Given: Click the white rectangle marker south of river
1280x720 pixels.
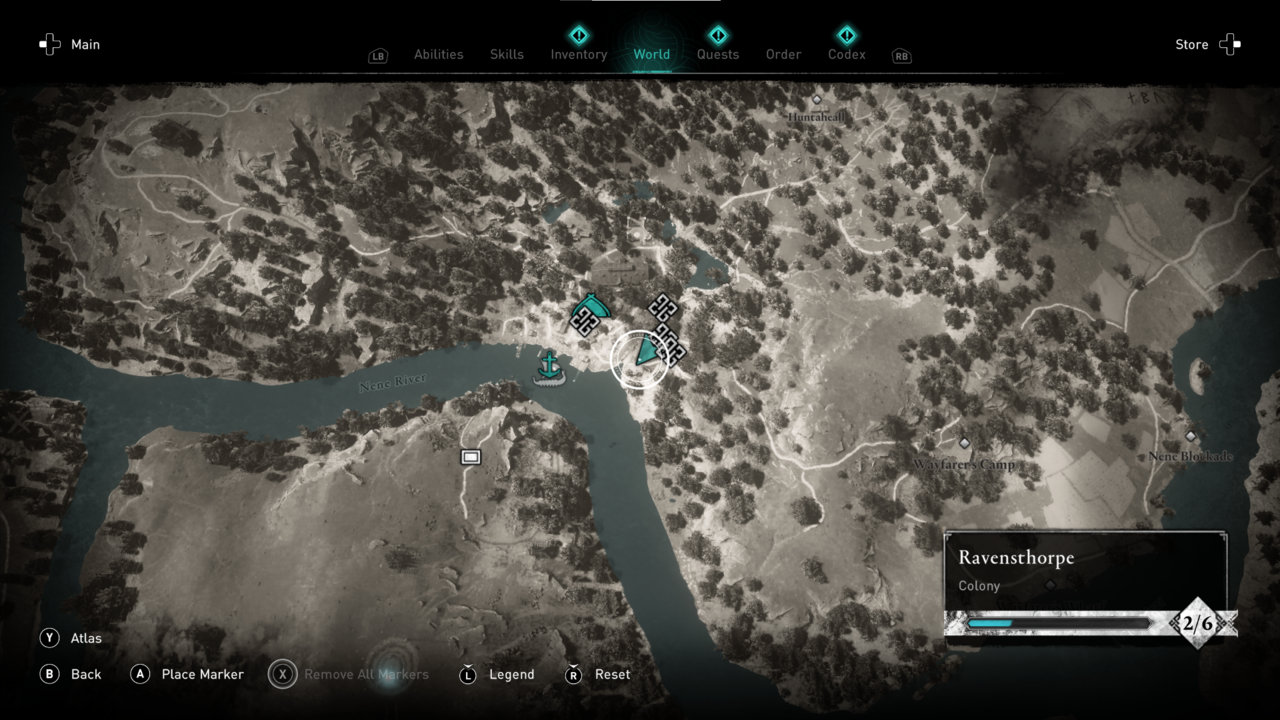Looking at the screenshot, I should (471, 457).
